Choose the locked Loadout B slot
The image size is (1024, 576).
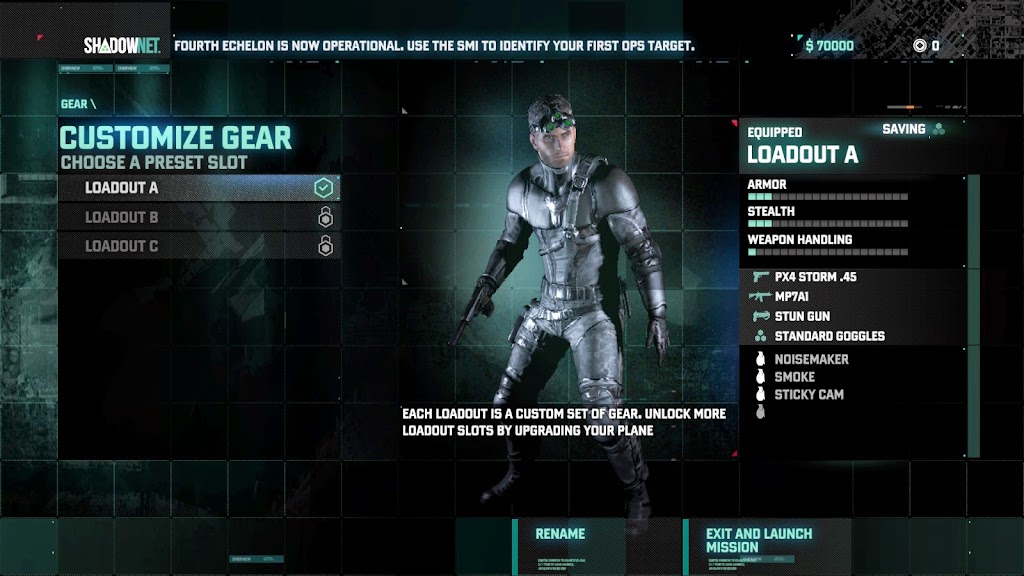(198, 217)
